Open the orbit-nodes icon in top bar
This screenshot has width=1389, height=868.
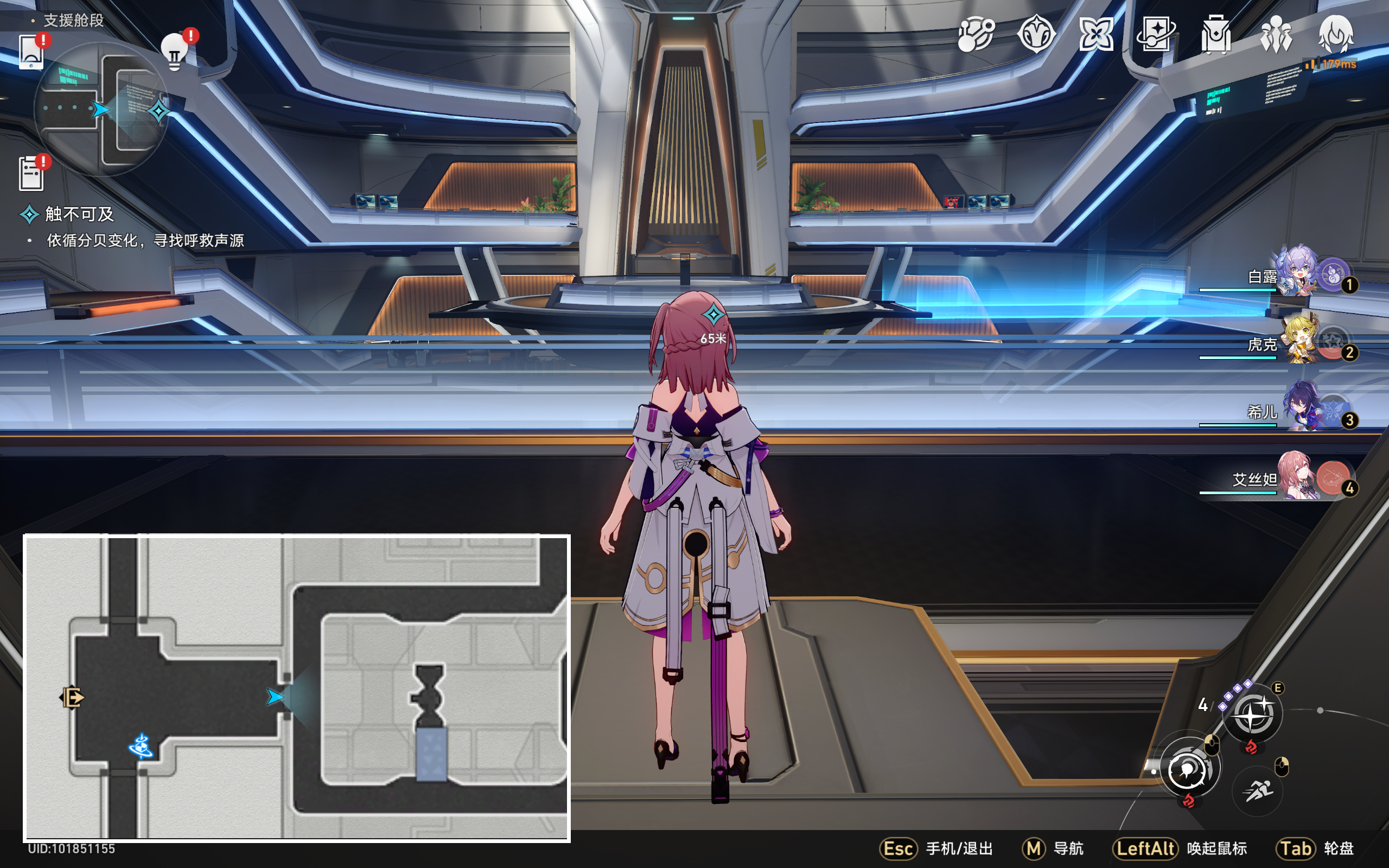coord(976,34)
